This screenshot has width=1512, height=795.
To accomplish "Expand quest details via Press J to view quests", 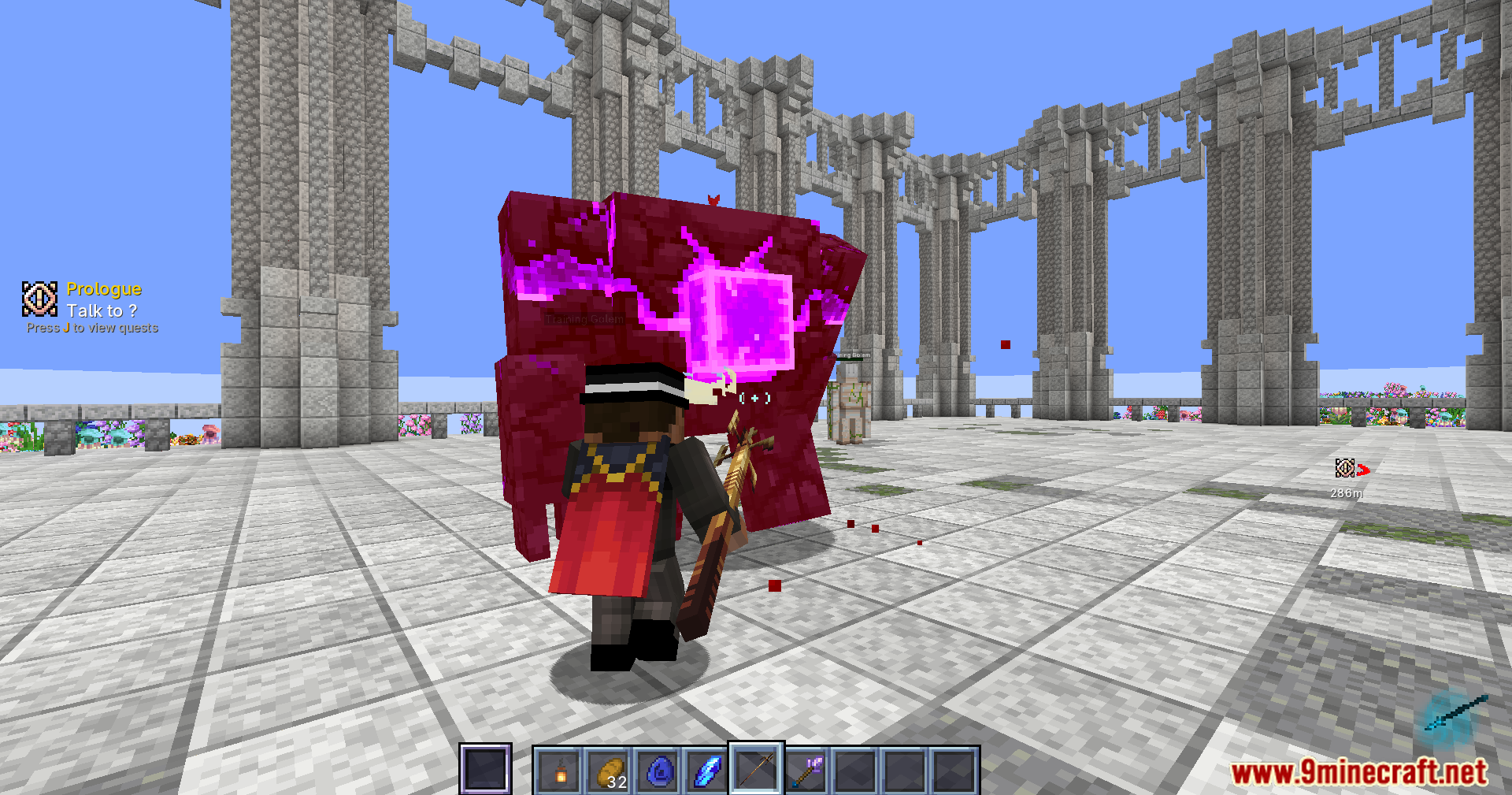I will (x=92, y=327).
